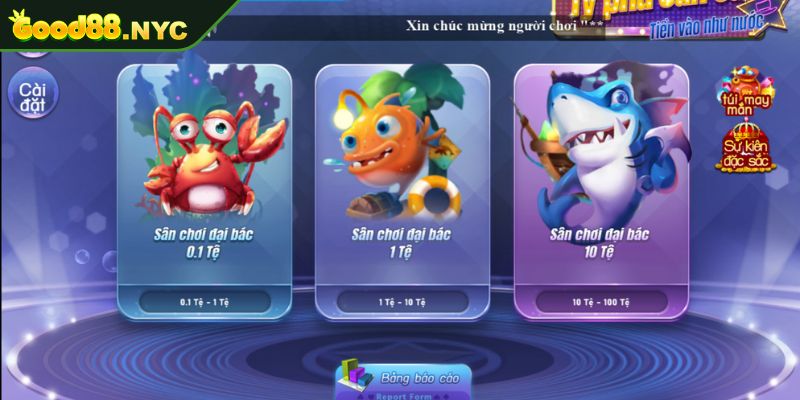Select the crab room 0.1 Tệ card

click(x=204, y=190)
